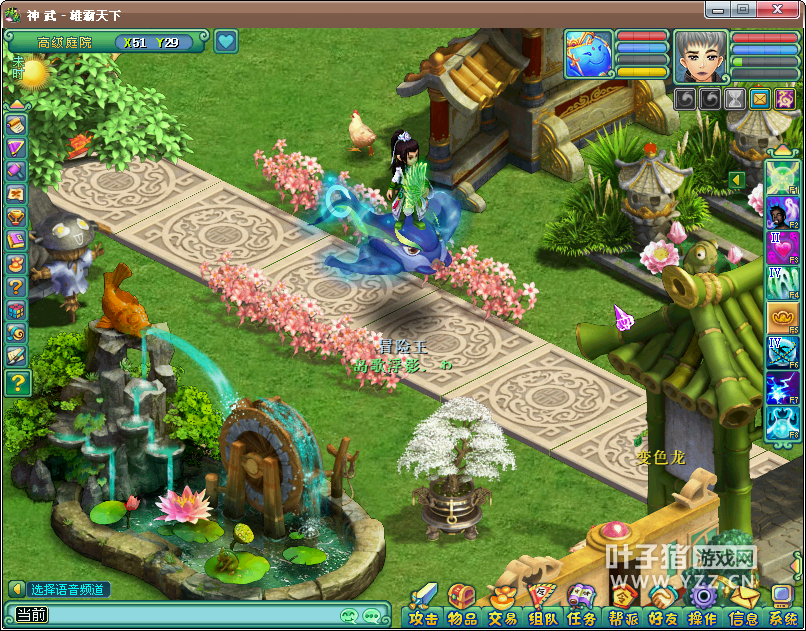
Task: Open the 好友 (Friends) list
Action: click(x=663, y=605)
